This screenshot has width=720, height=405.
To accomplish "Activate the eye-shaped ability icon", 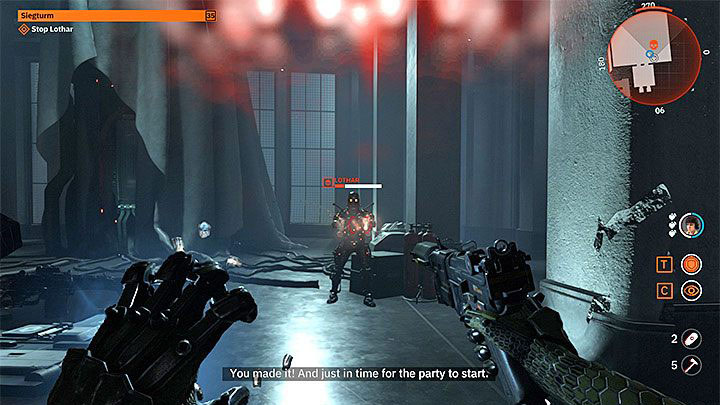I will [x=689, y=291].
